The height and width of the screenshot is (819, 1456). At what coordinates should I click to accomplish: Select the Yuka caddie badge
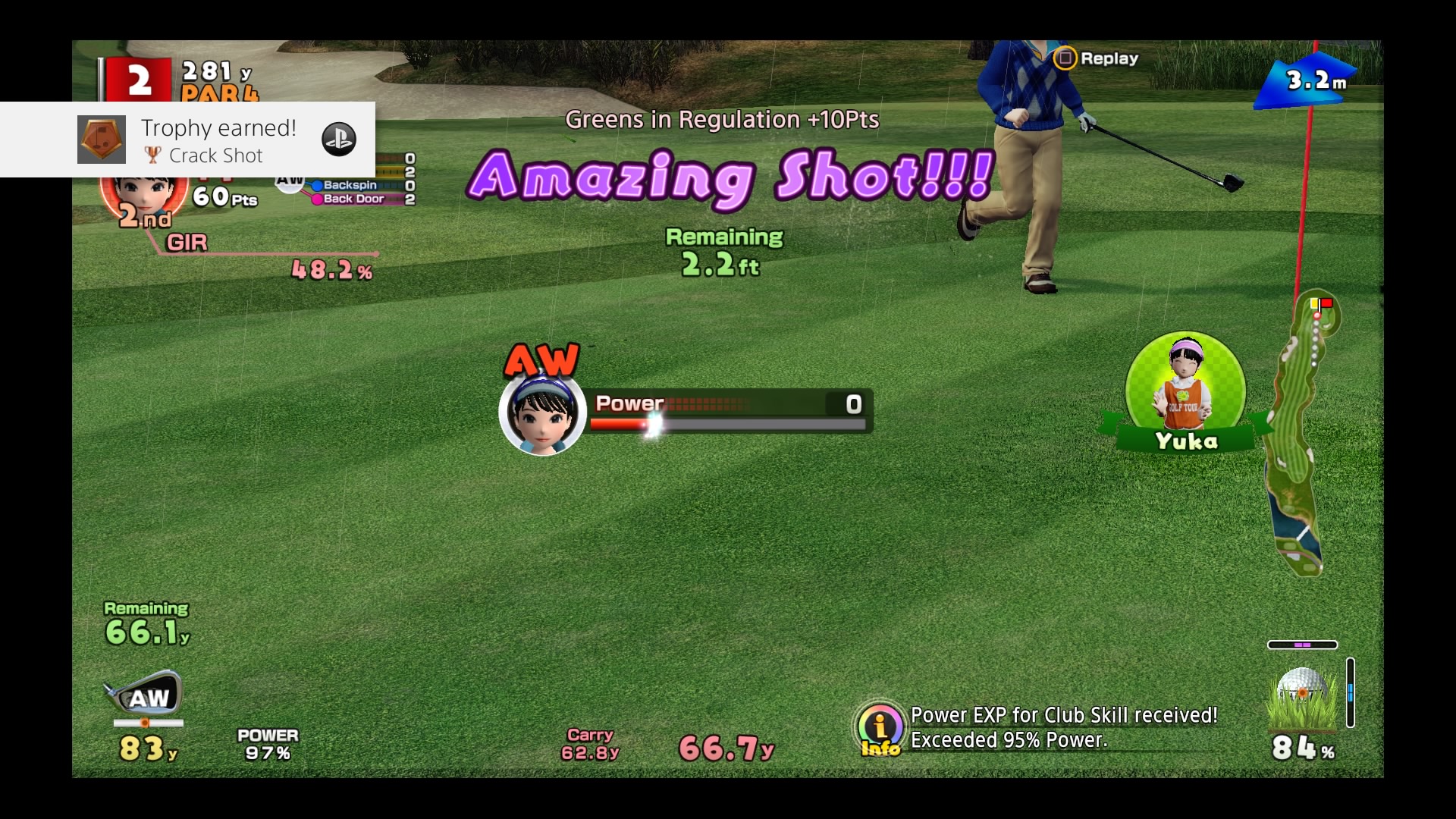[1185, 394]
